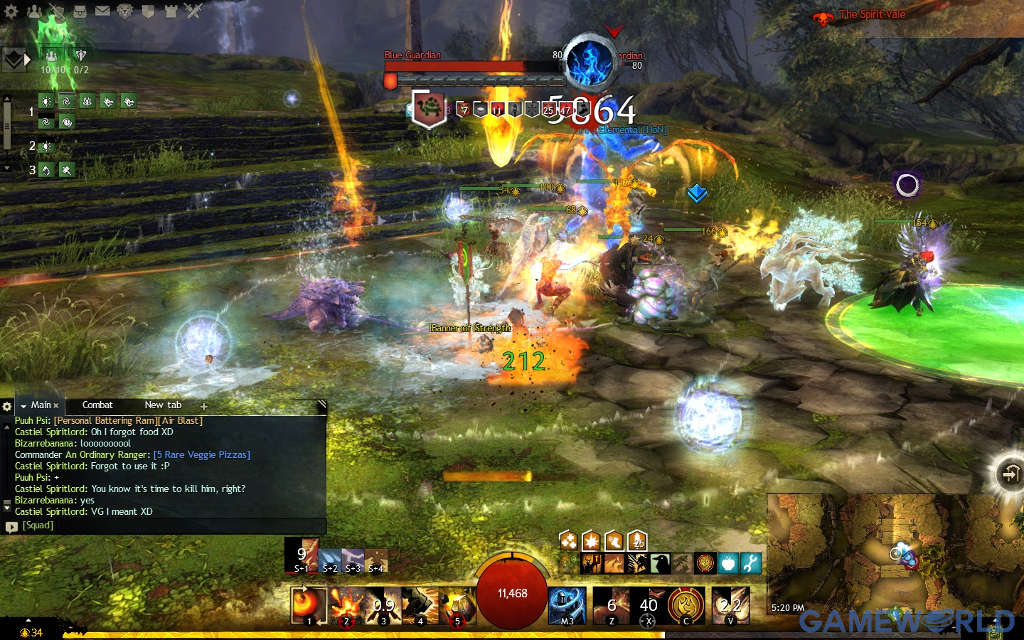
Task: Switch to the Combat chat tab
Action: [x=97, y=405]
